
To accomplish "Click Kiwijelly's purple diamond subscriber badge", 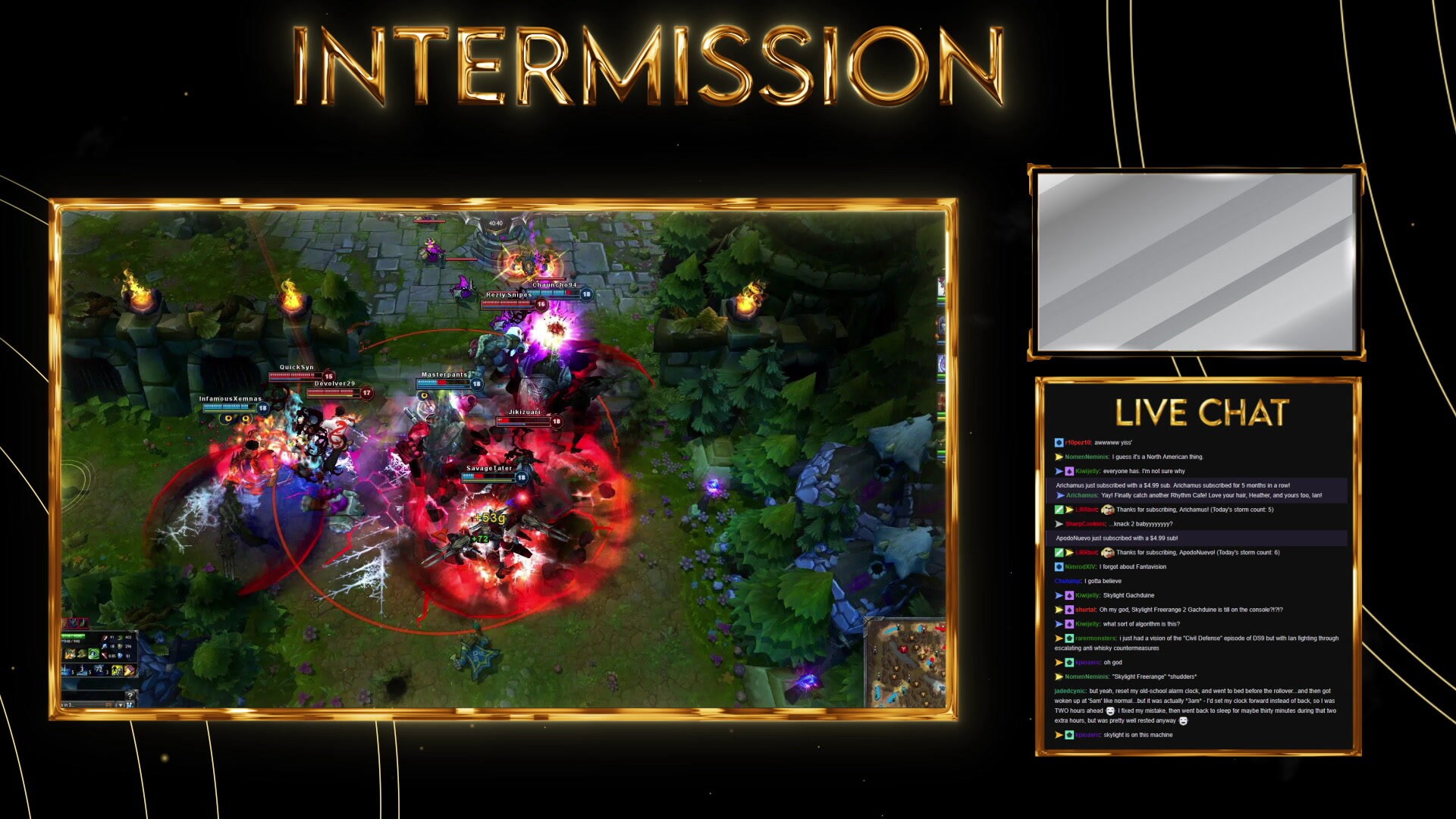I will click(1069, 471).
